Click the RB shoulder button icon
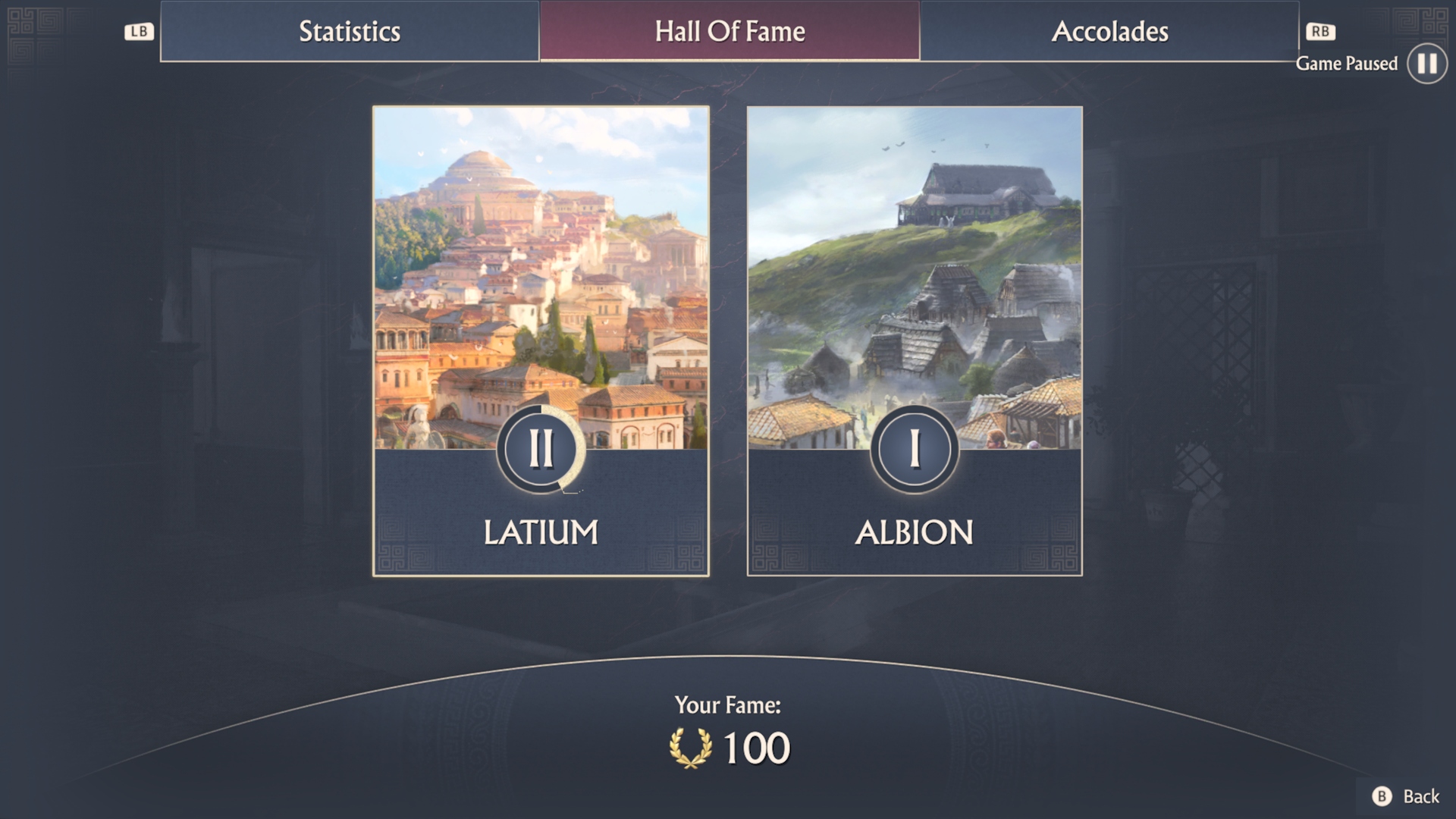The width and height of the screenshot is (1456, 819). click(1319, 31)
